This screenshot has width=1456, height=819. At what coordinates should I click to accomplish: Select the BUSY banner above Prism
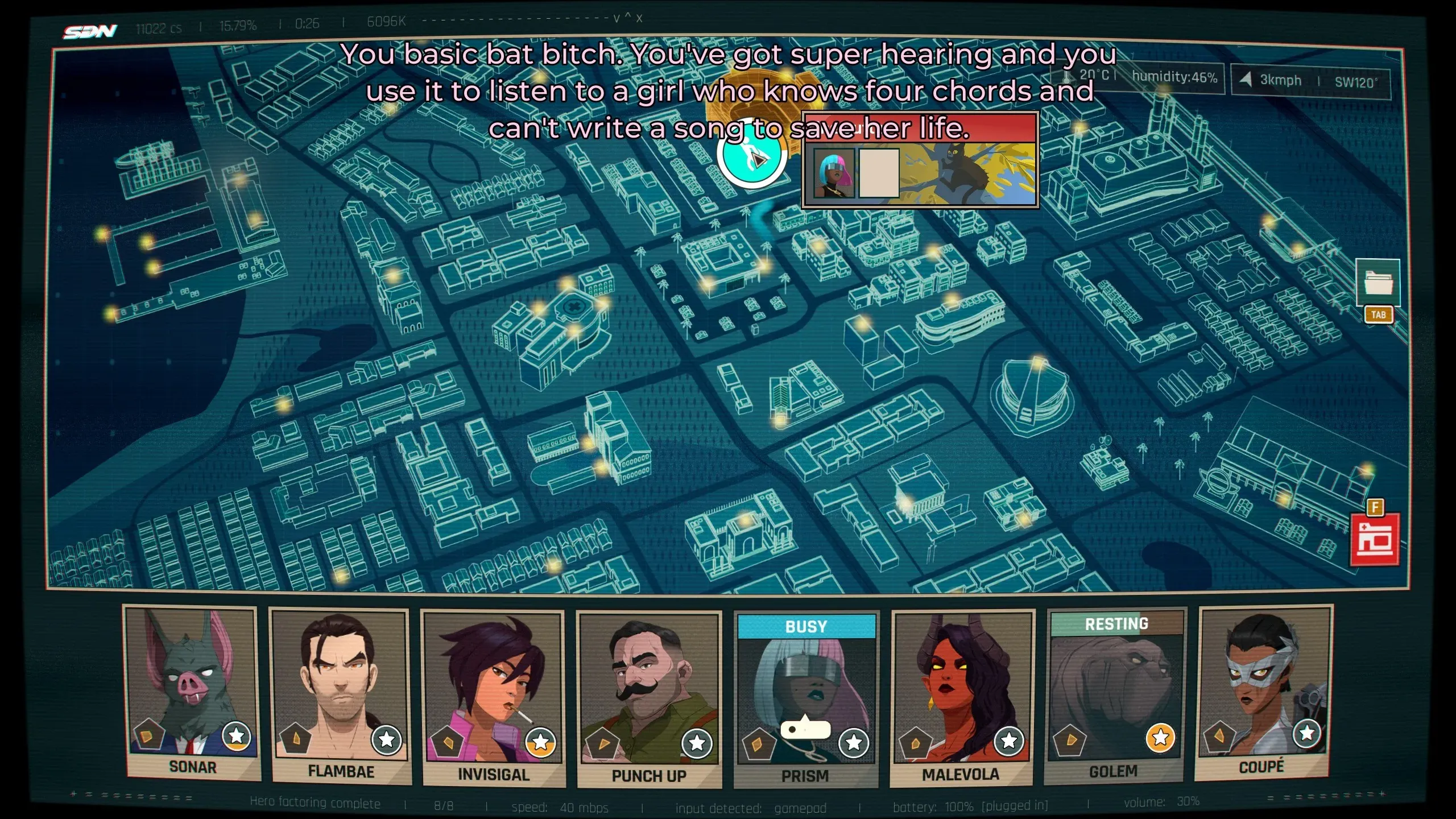(x=808, y=626)
